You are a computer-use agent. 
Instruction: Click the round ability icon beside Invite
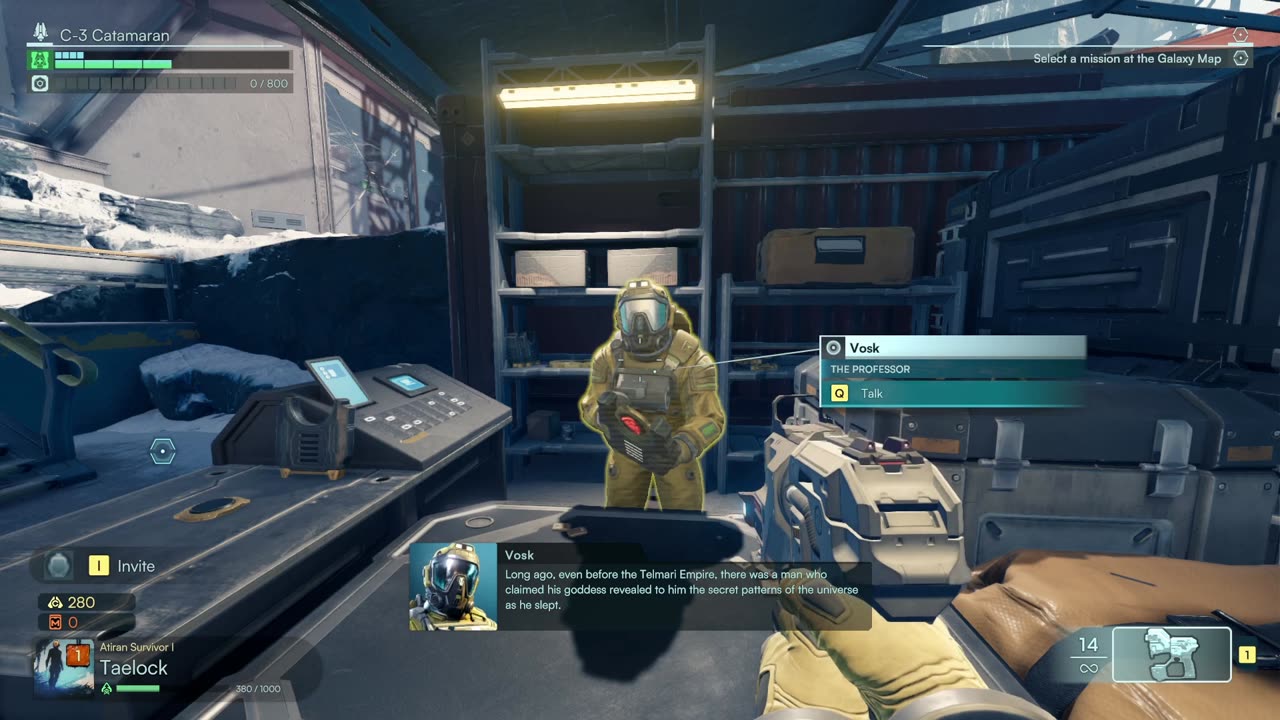pyautogui.click(x=59, y=566)
